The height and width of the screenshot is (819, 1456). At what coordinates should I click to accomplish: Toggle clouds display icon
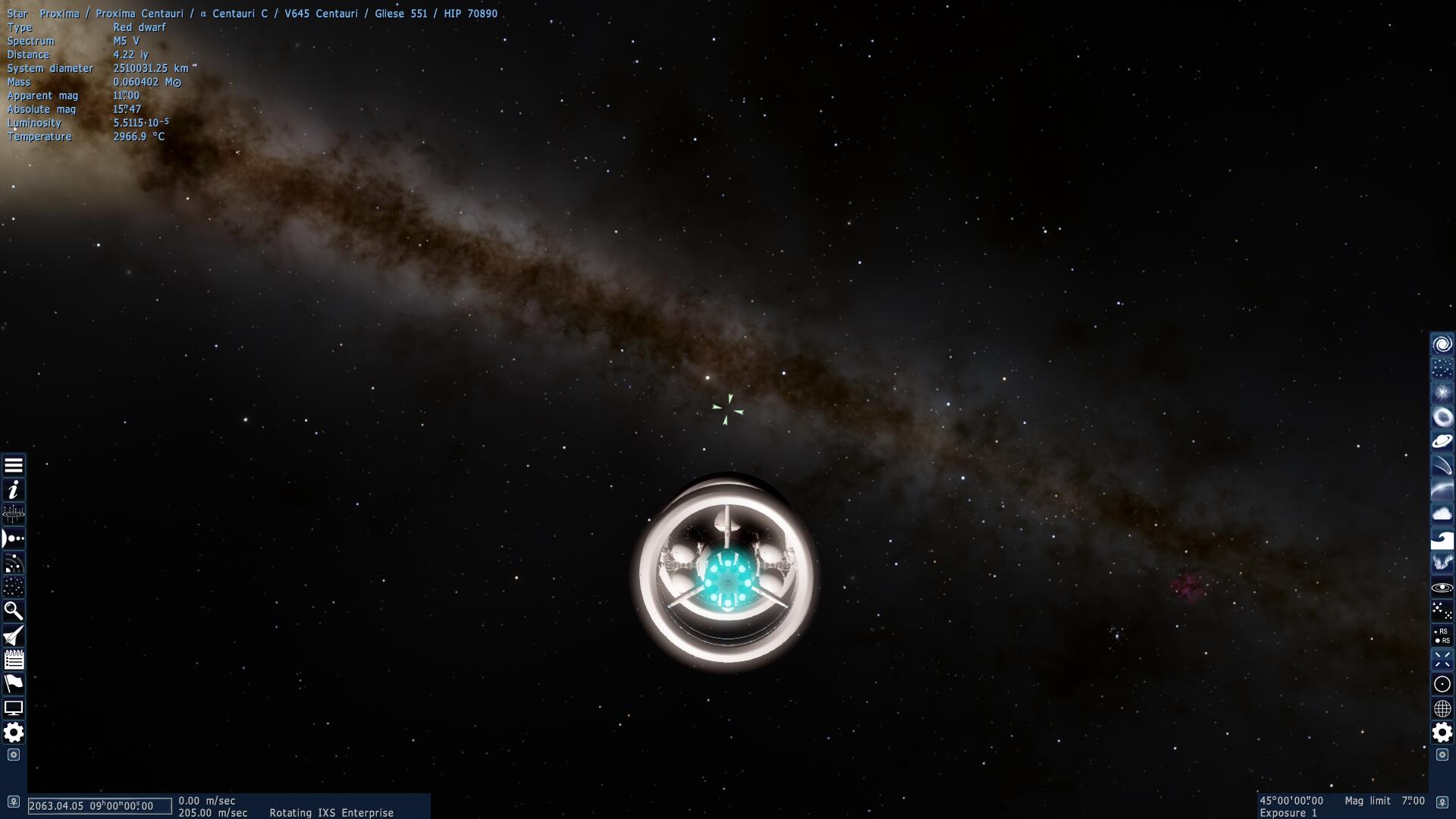[x=1442, y=514]
